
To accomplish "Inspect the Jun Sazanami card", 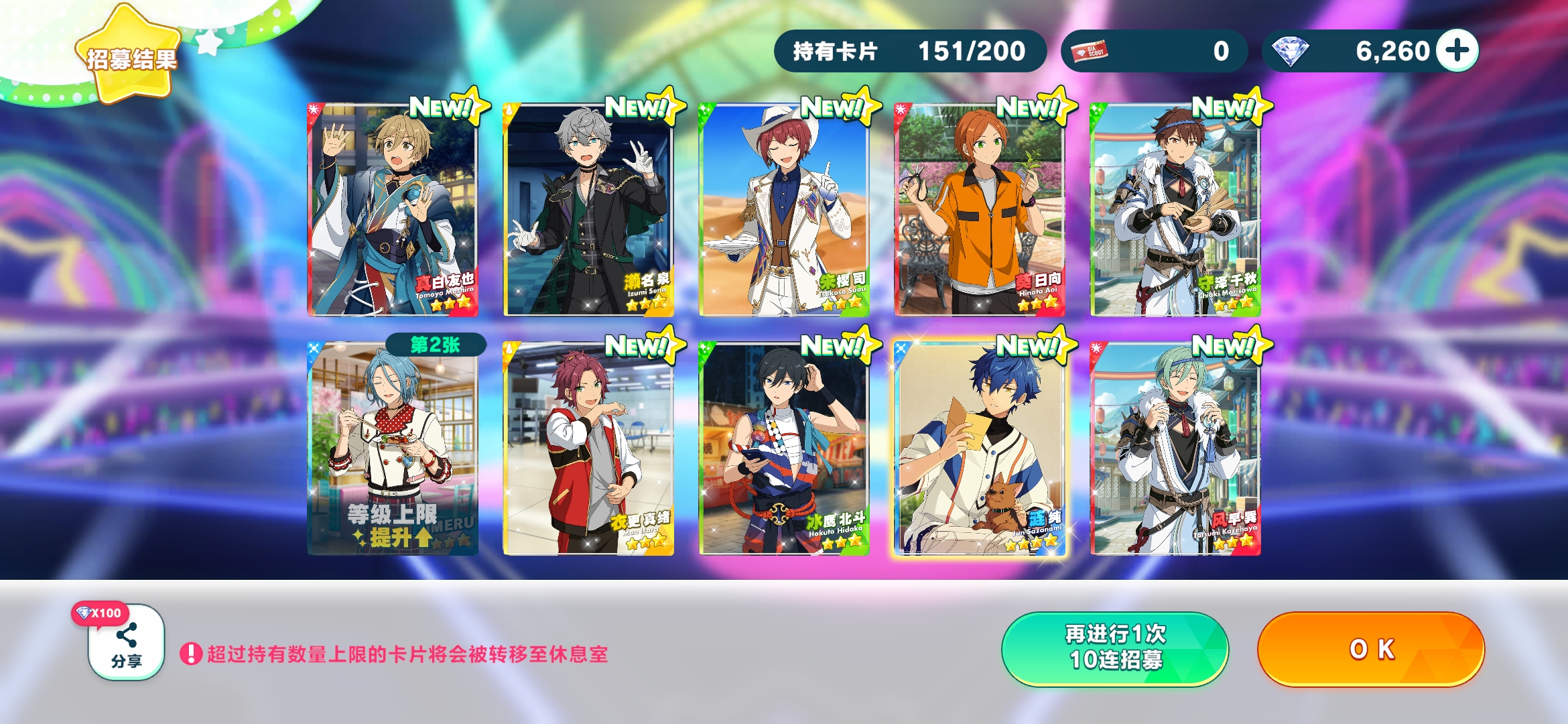I will point(980,448).
